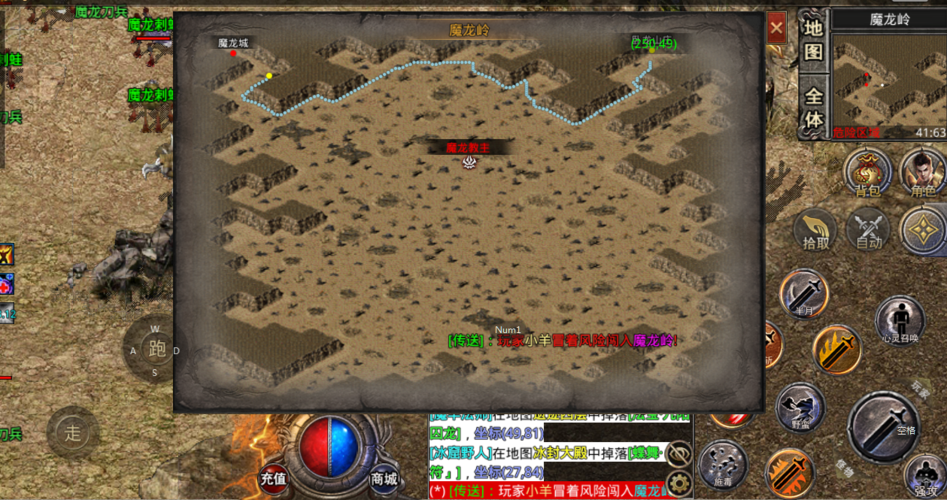Toggle 自动 auto-combat
Image resolution: width=947 pixels, height=500 pixels.
point(867,230)
